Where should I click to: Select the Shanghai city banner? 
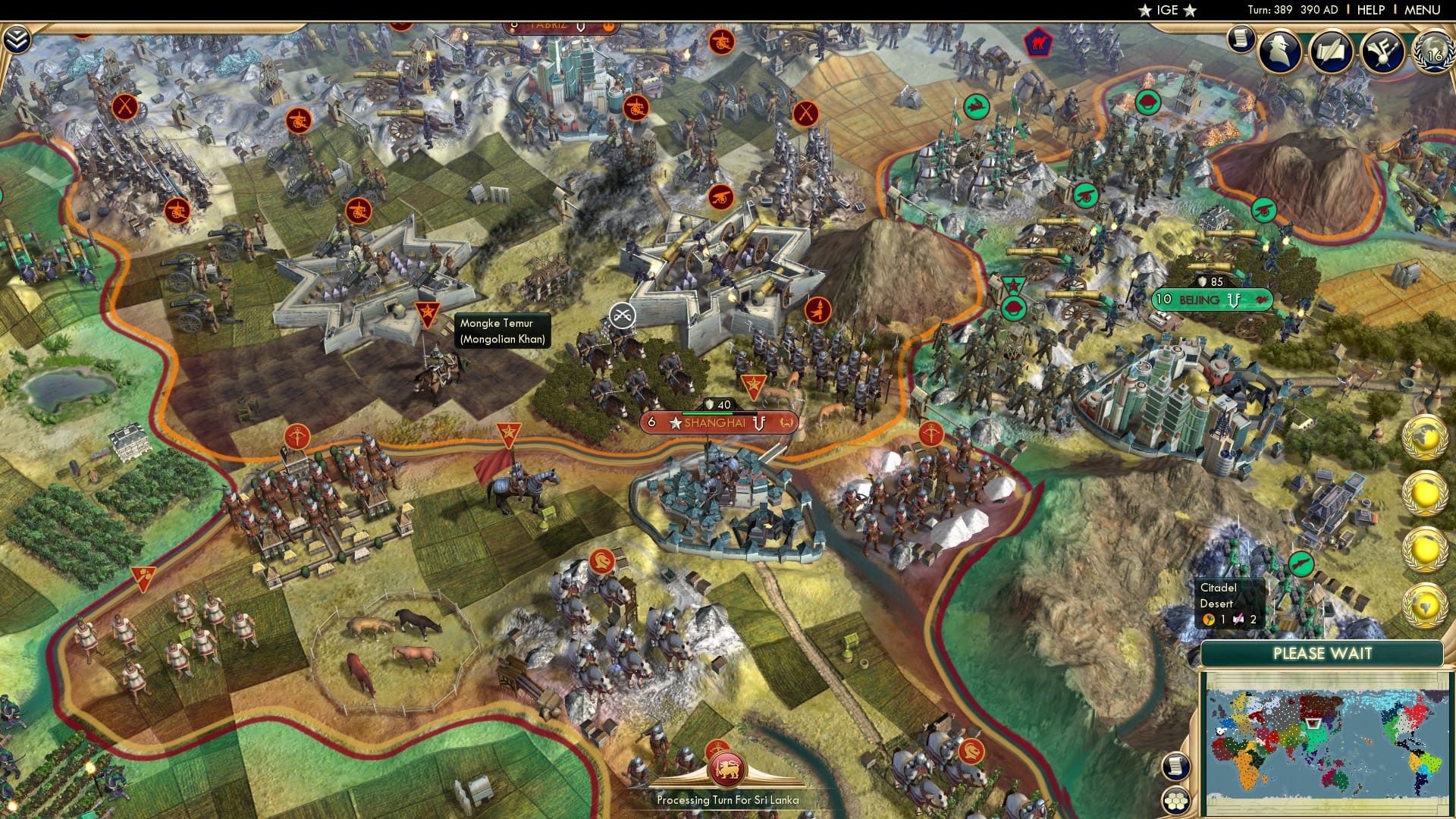tap(716, 423)
